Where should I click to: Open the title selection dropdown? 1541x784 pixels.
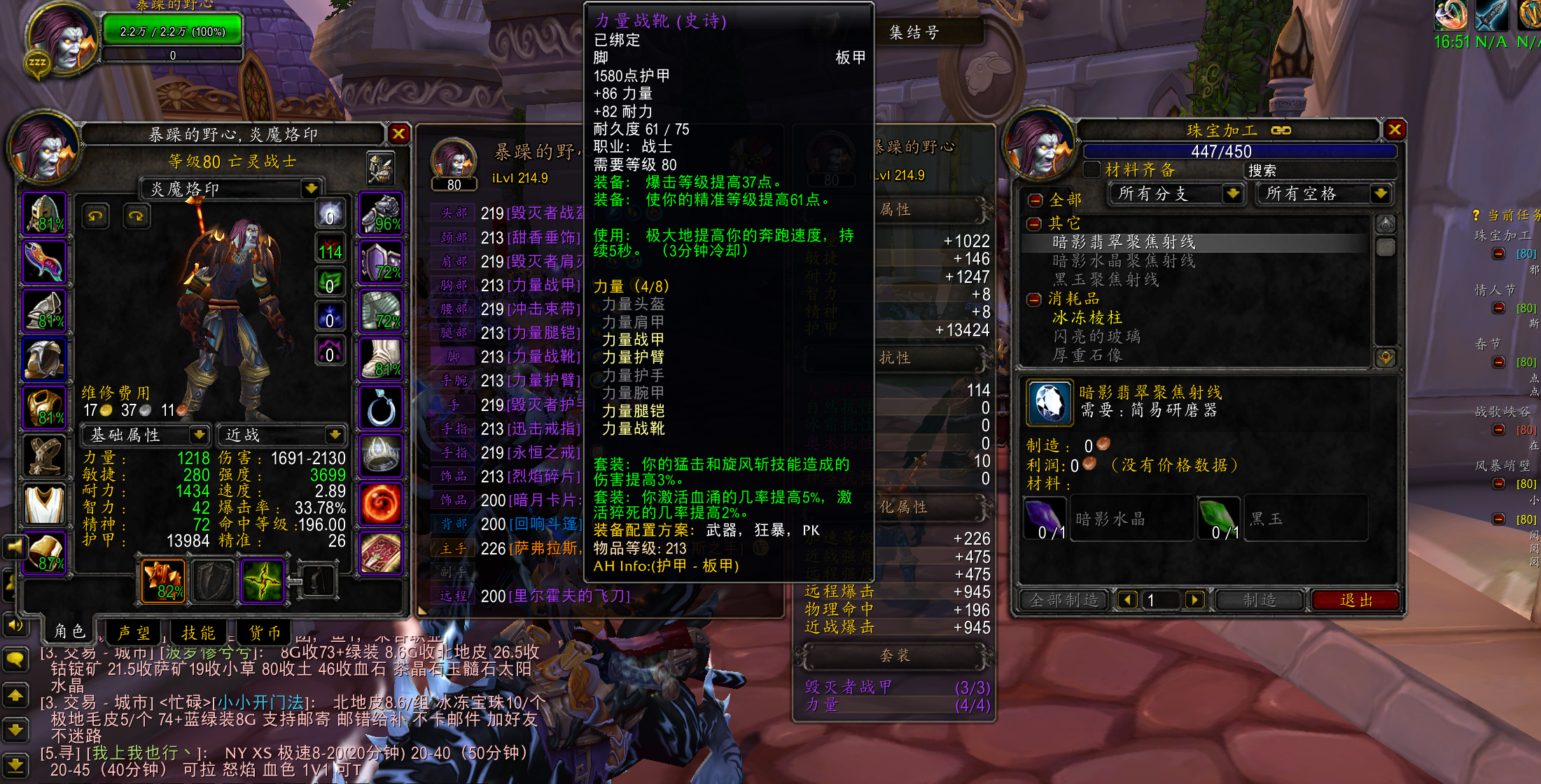[x=311, y=188]
